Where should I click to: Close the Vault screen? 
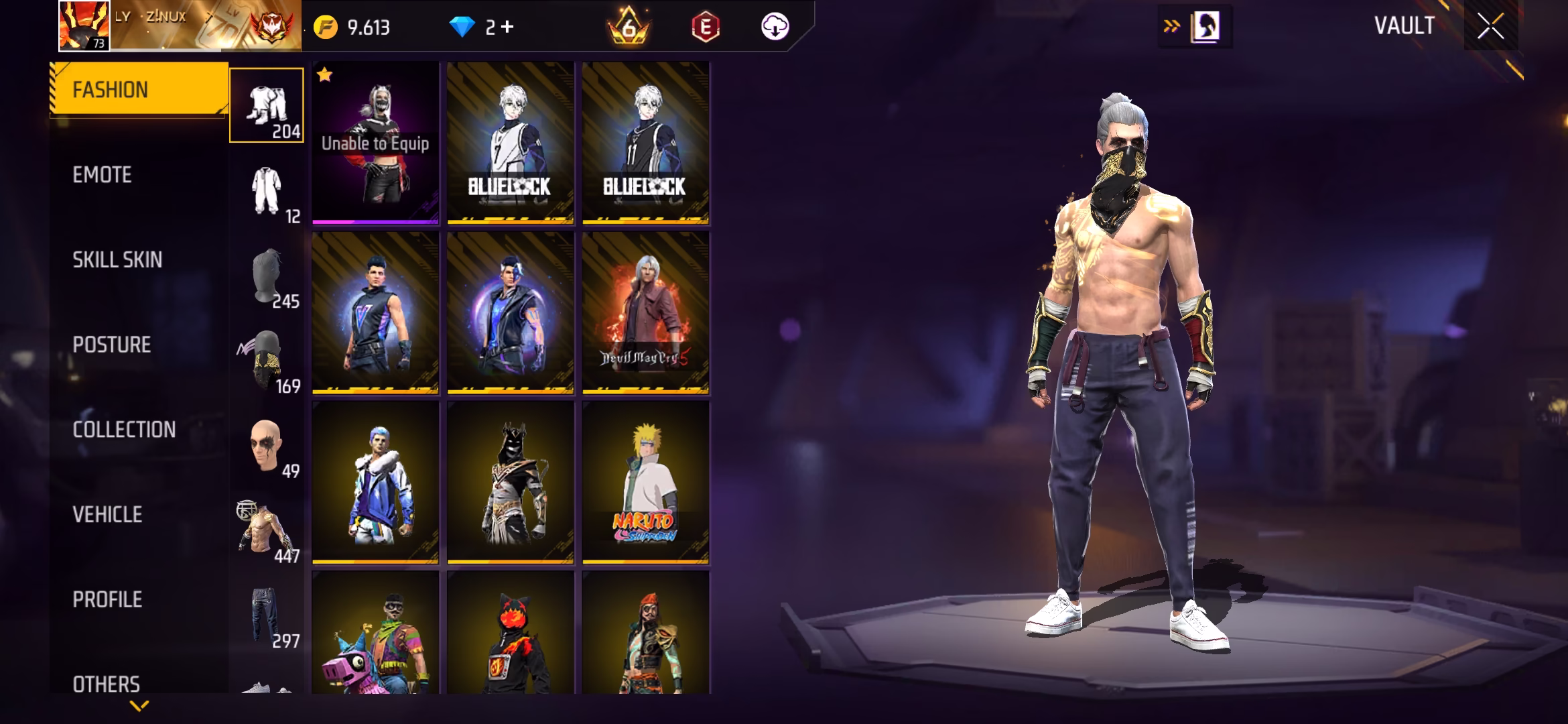(x=1490, y=27)
